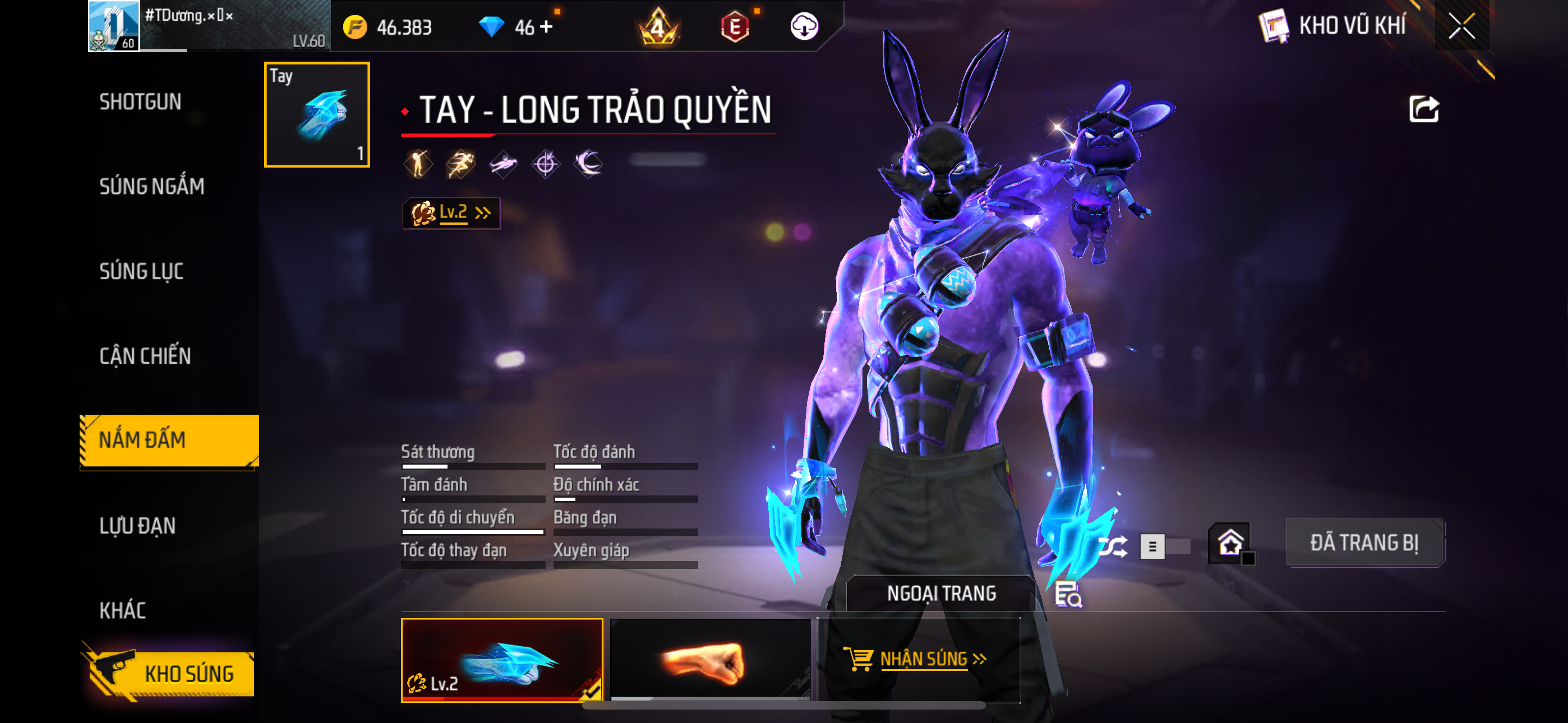Screen dimensions: 1568x723
Task: Select the default bare fist skin
Action: pyautogui.click(x=710, y=660)
